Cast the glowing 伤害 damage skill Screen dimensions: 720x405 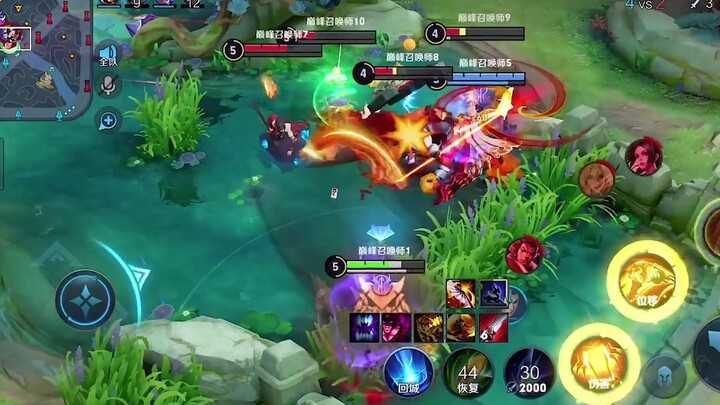pyautogui.click(x=598, y=363)
